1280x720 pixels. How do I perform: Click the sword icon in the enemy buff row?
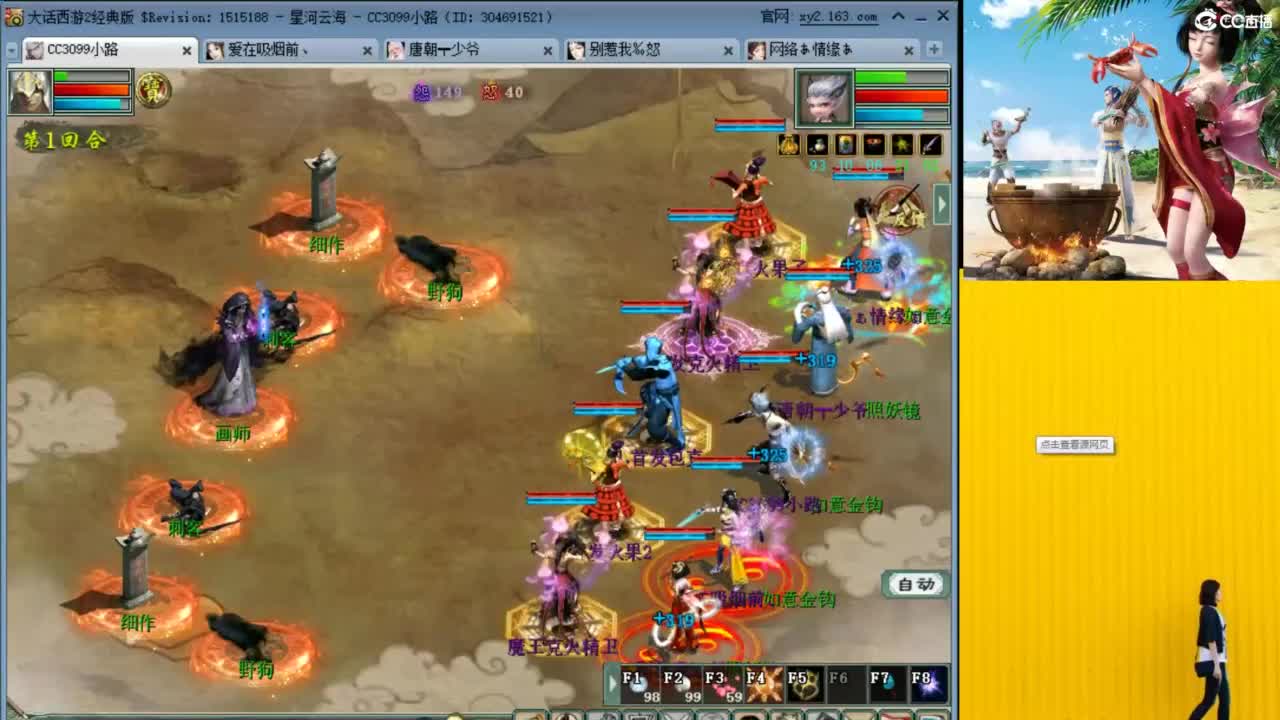click(929, 145)
